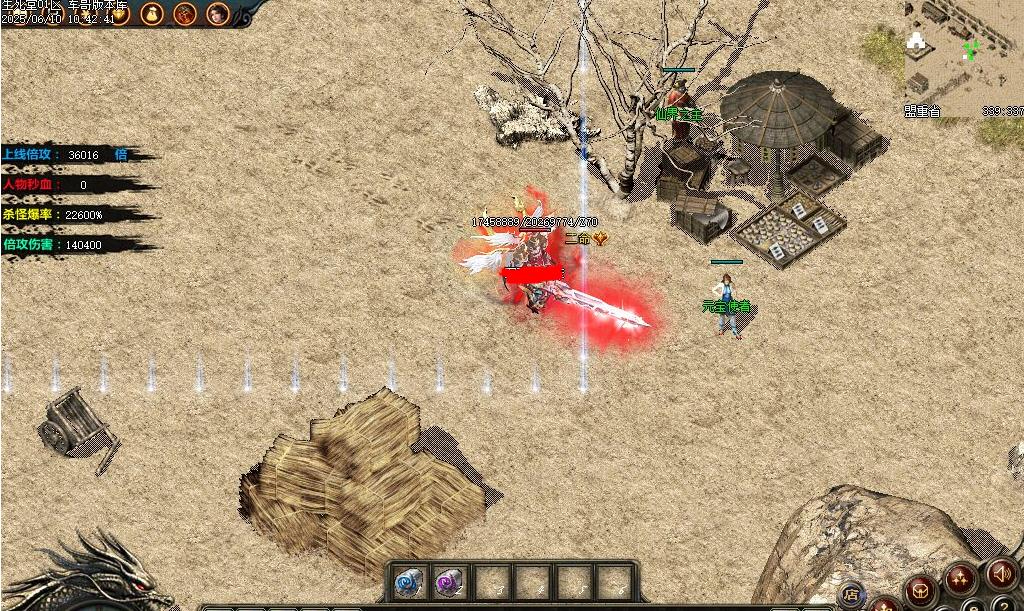1024x611 pixels.
Task: Open help with the question mark button
Action: click(x=1001, y=606)
